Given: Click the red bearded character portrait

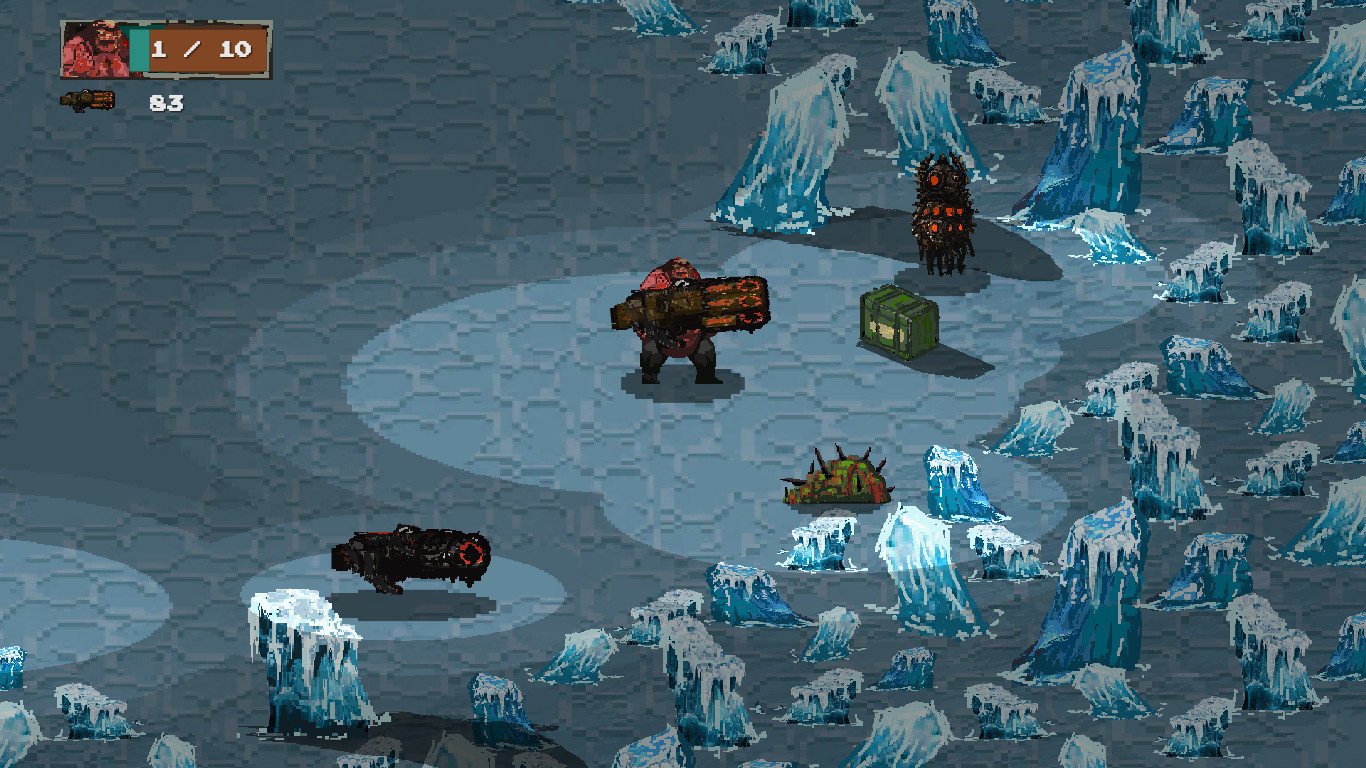Looking at the screenshot, I should pos(95,50).
